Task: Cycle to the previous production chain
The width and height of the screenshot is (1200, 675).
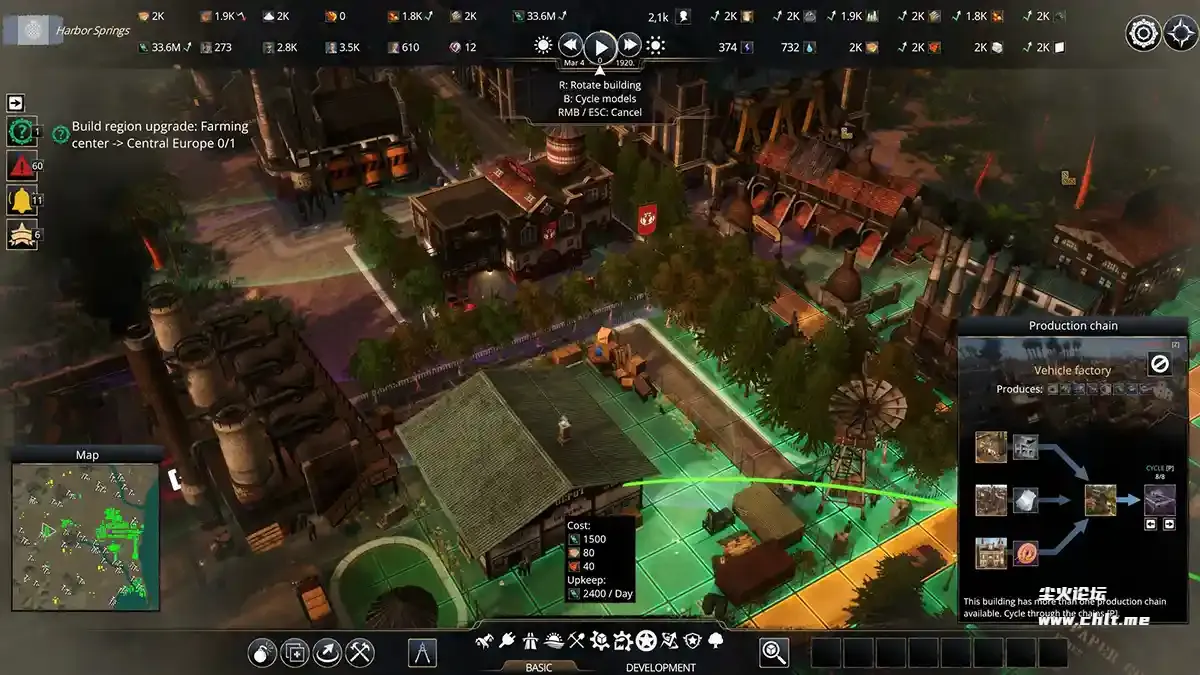Action: point(1151,523)
